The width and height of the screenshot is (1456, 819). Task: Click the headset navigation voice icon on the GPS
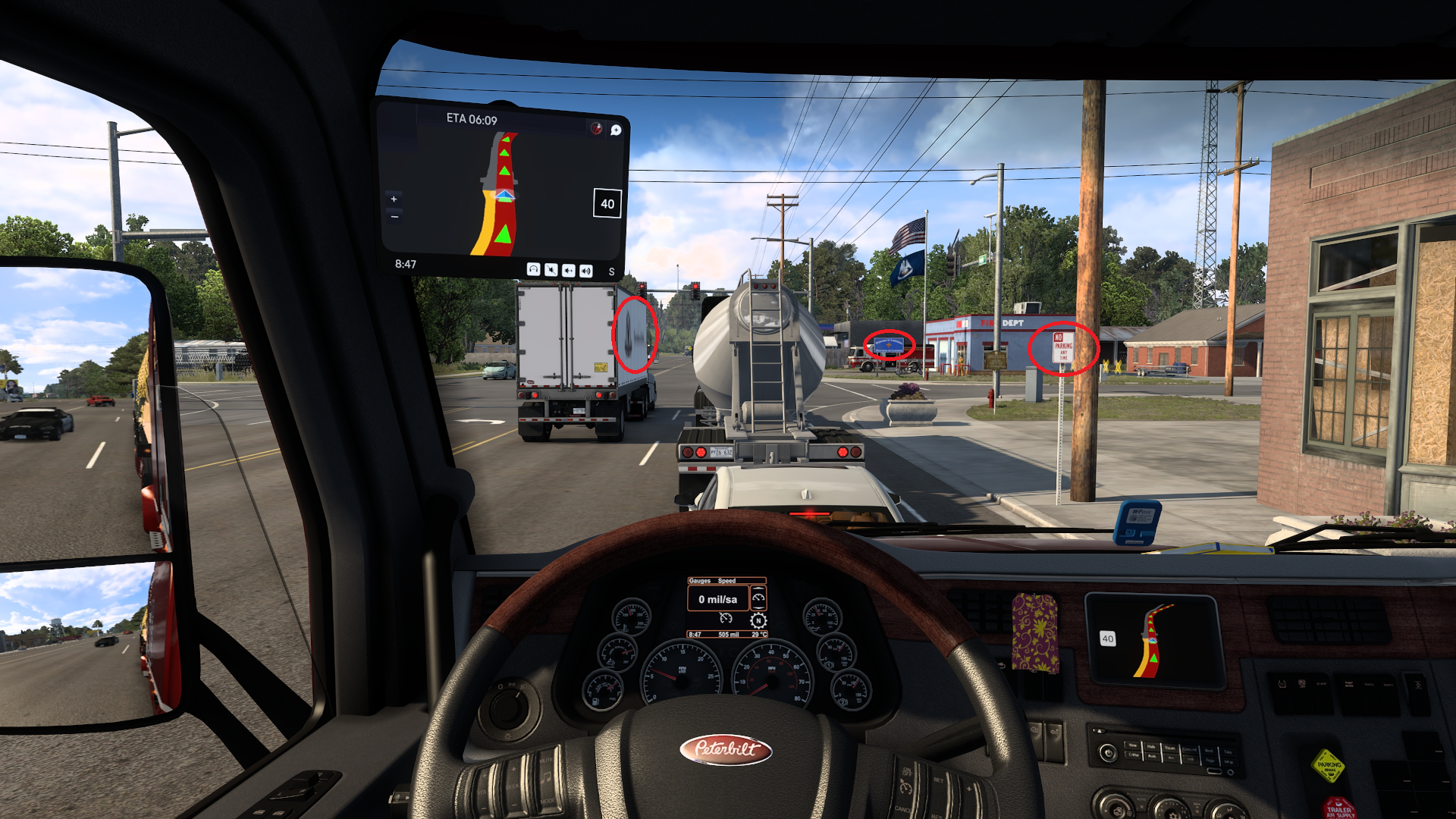(534, 270)
